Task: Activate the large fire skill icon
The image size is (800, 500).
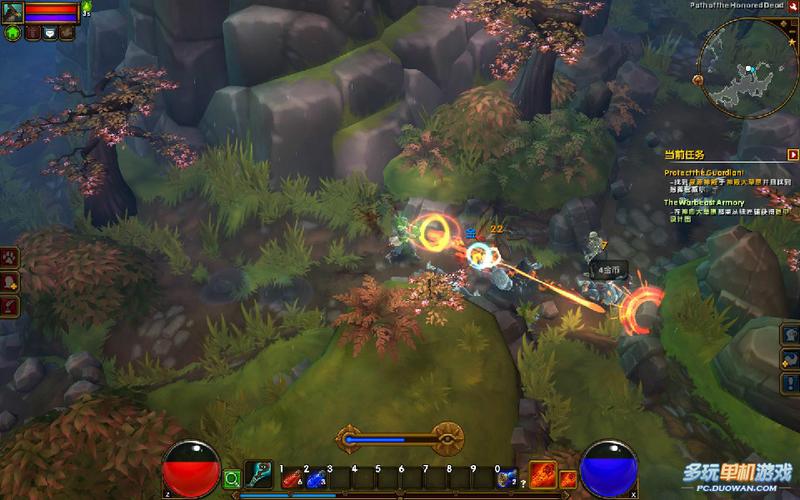Action: 543,474
